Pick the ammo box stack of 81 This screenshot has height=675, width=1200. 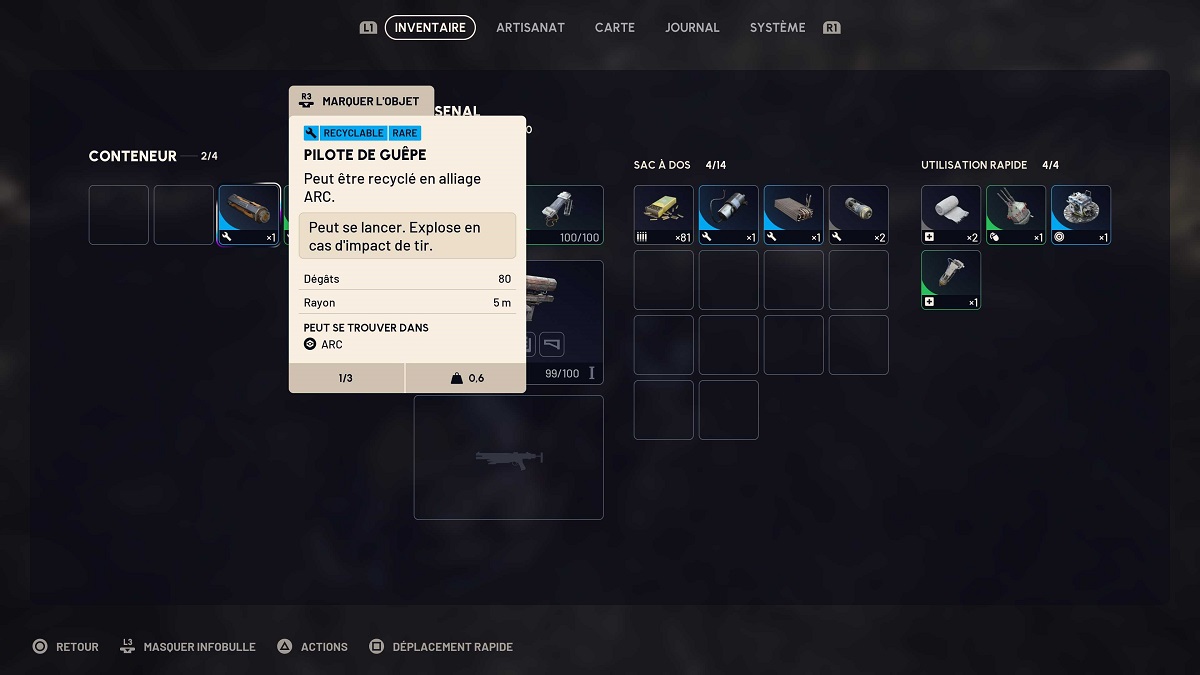point(664,215)
